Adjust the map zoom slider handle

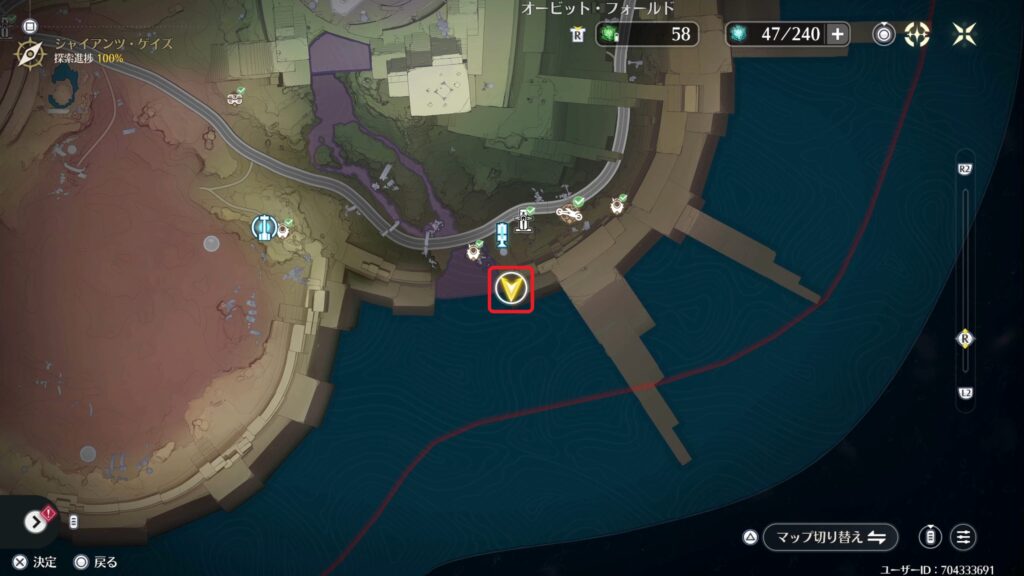click(x=965, y=339)
